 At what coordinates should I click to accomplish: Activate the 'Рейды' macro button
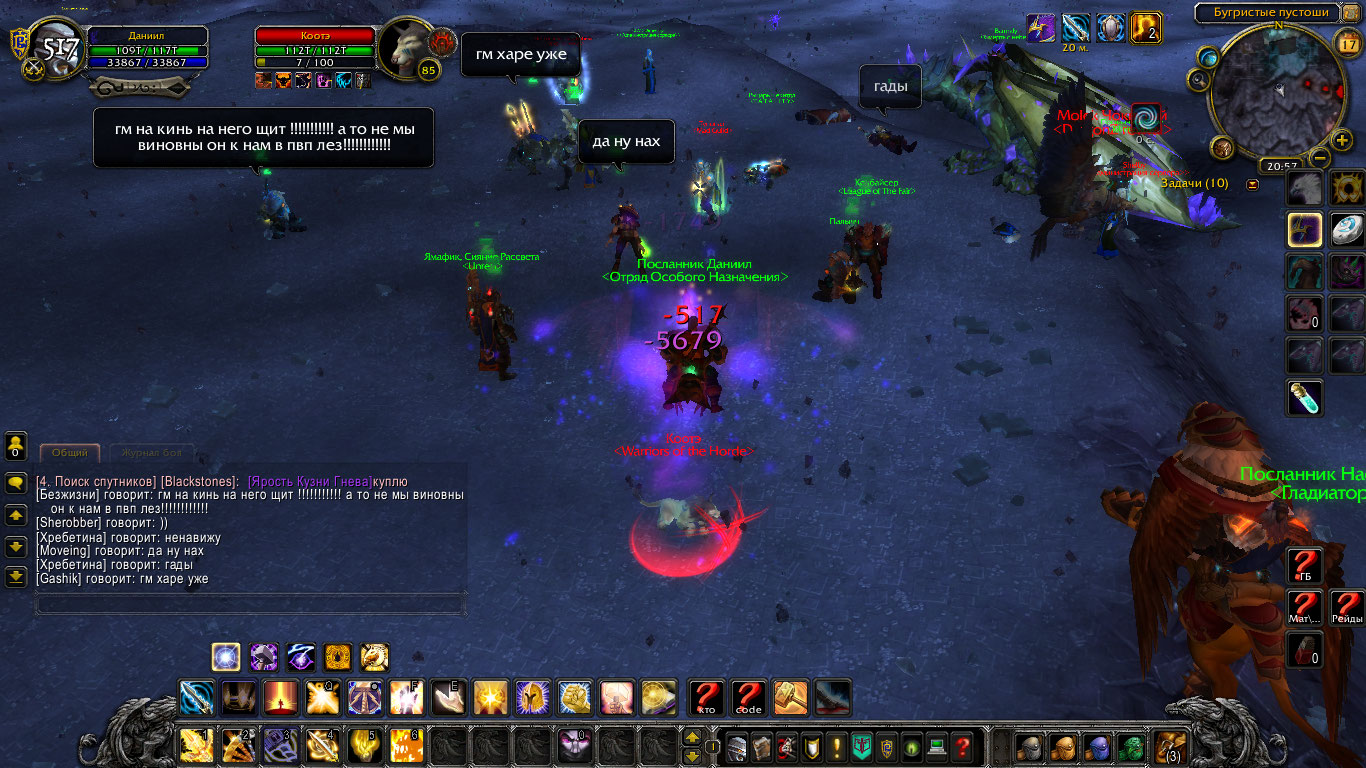[x=1347, y=607]
